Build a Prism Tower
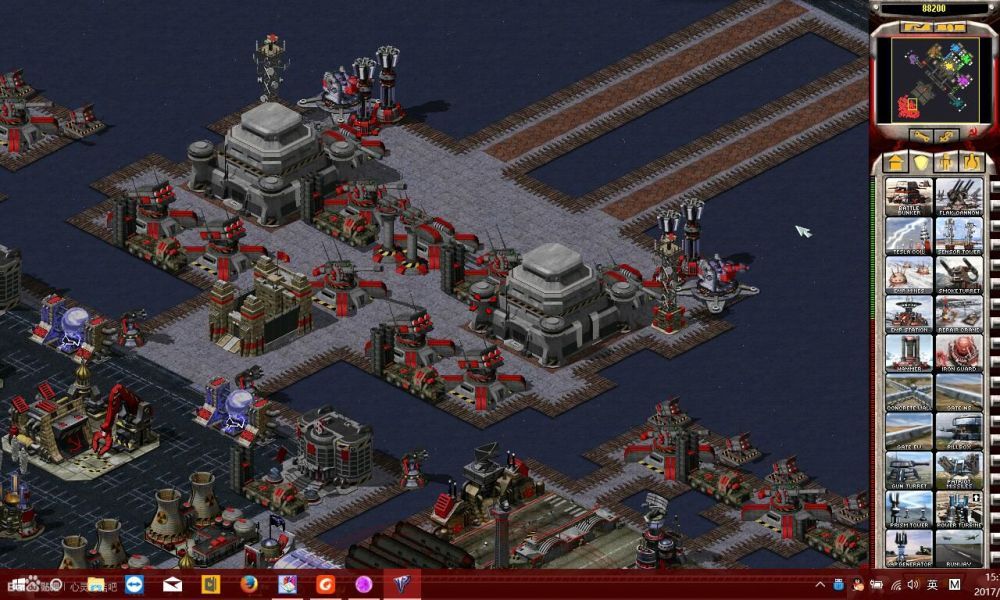 [x=909, y=509]
